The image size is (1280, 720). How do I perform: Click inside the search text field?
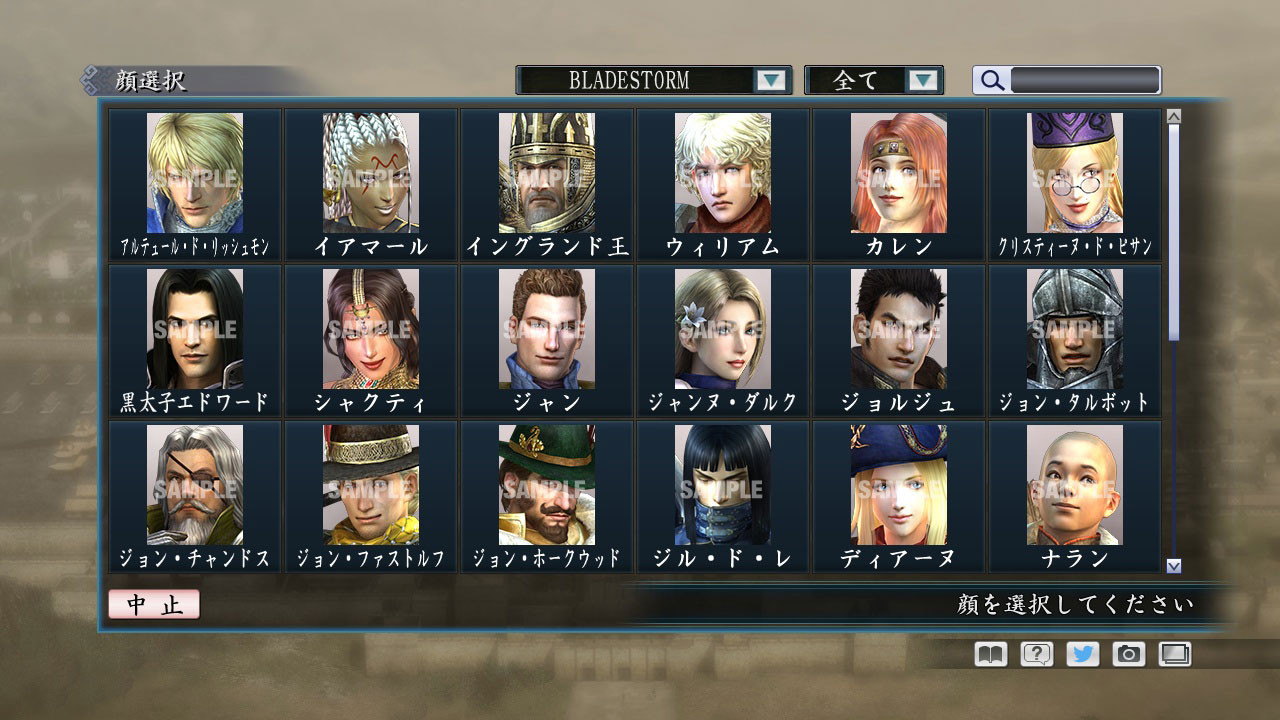coord(1085,80)
